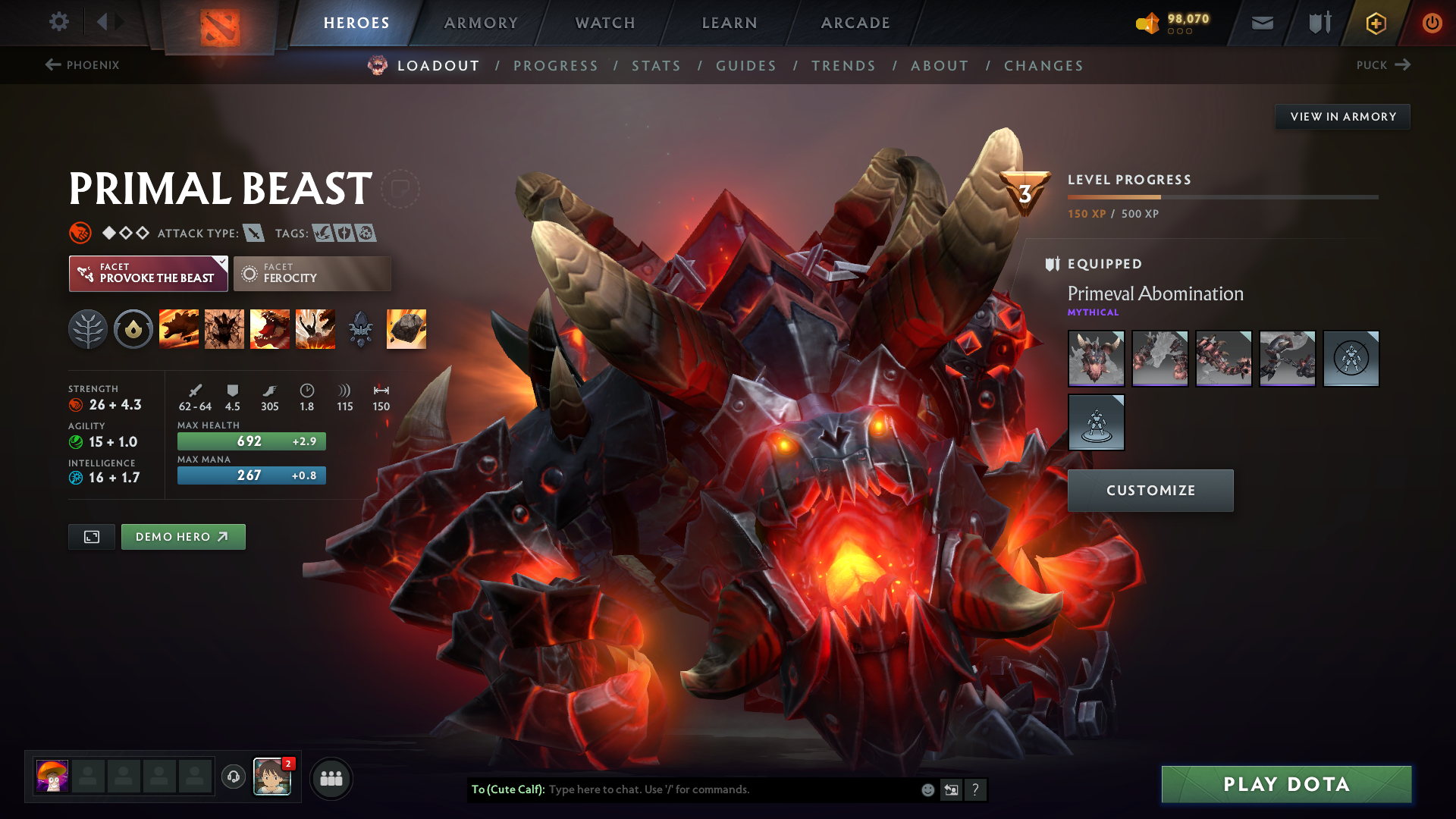Open the ARCADE menu item
This screenshot has width=1456, height=819.
coord(855,23)
